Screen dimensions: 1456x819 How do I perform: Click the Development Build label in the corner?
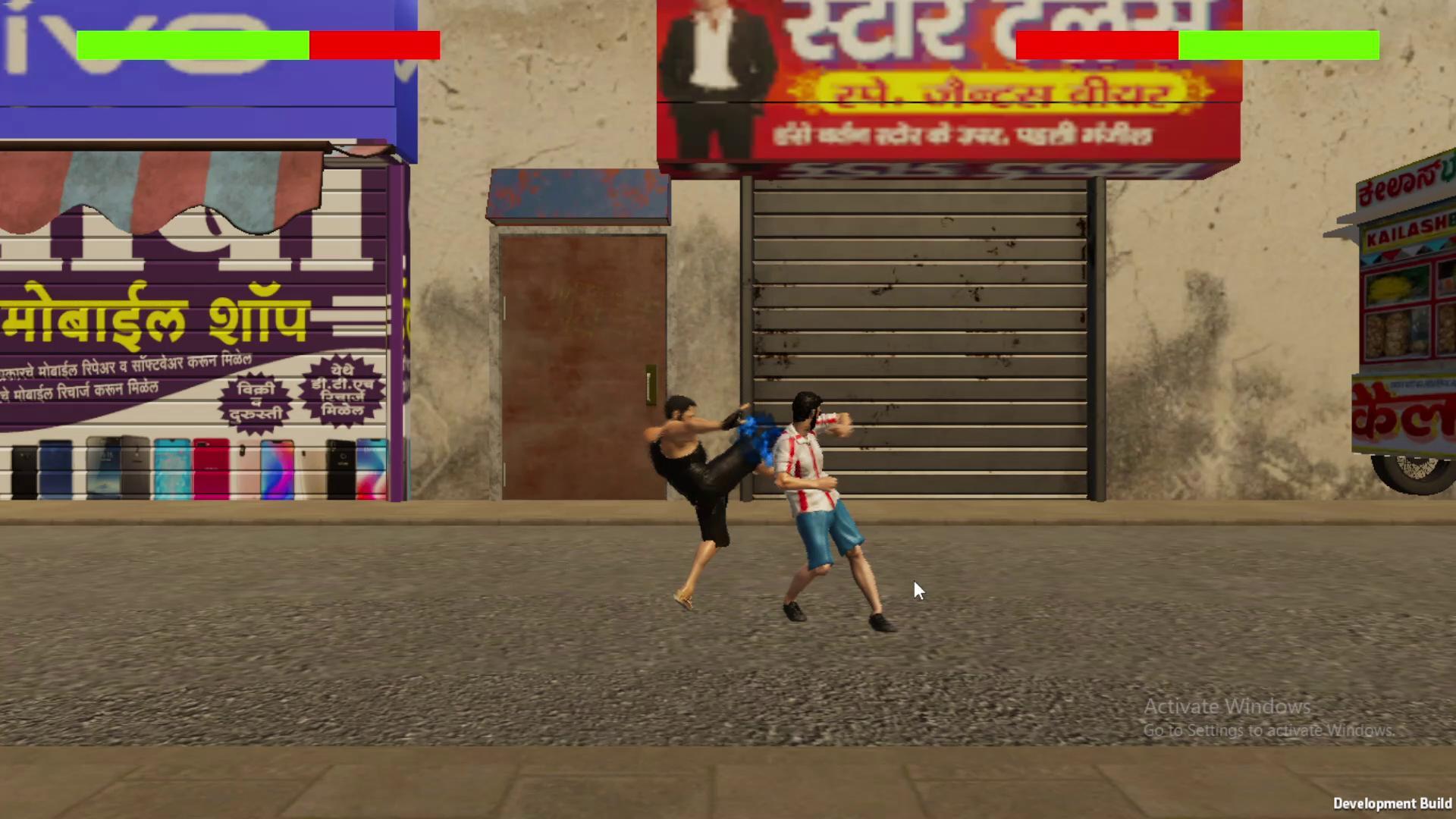1395,803
